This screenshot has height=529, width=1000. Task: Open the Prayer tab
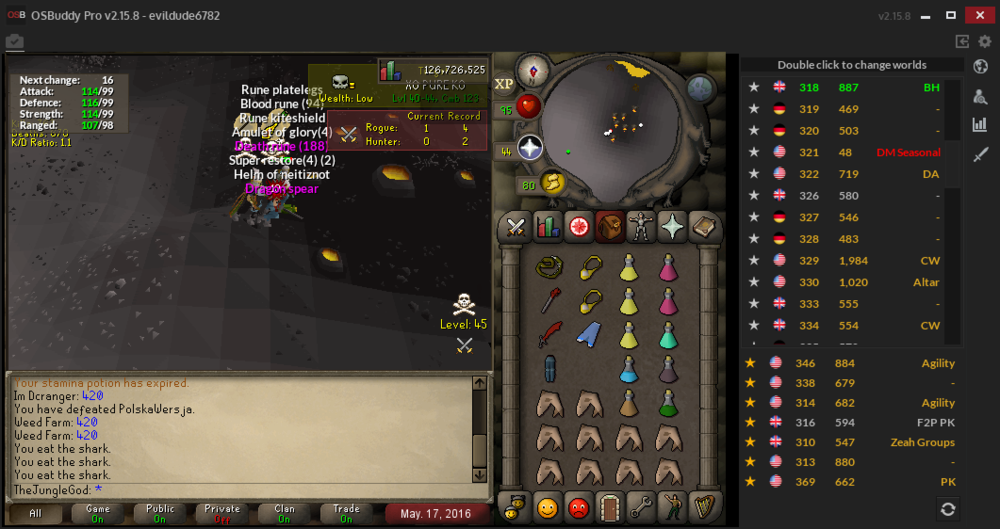pyautogui.click(x=673, y=227)
